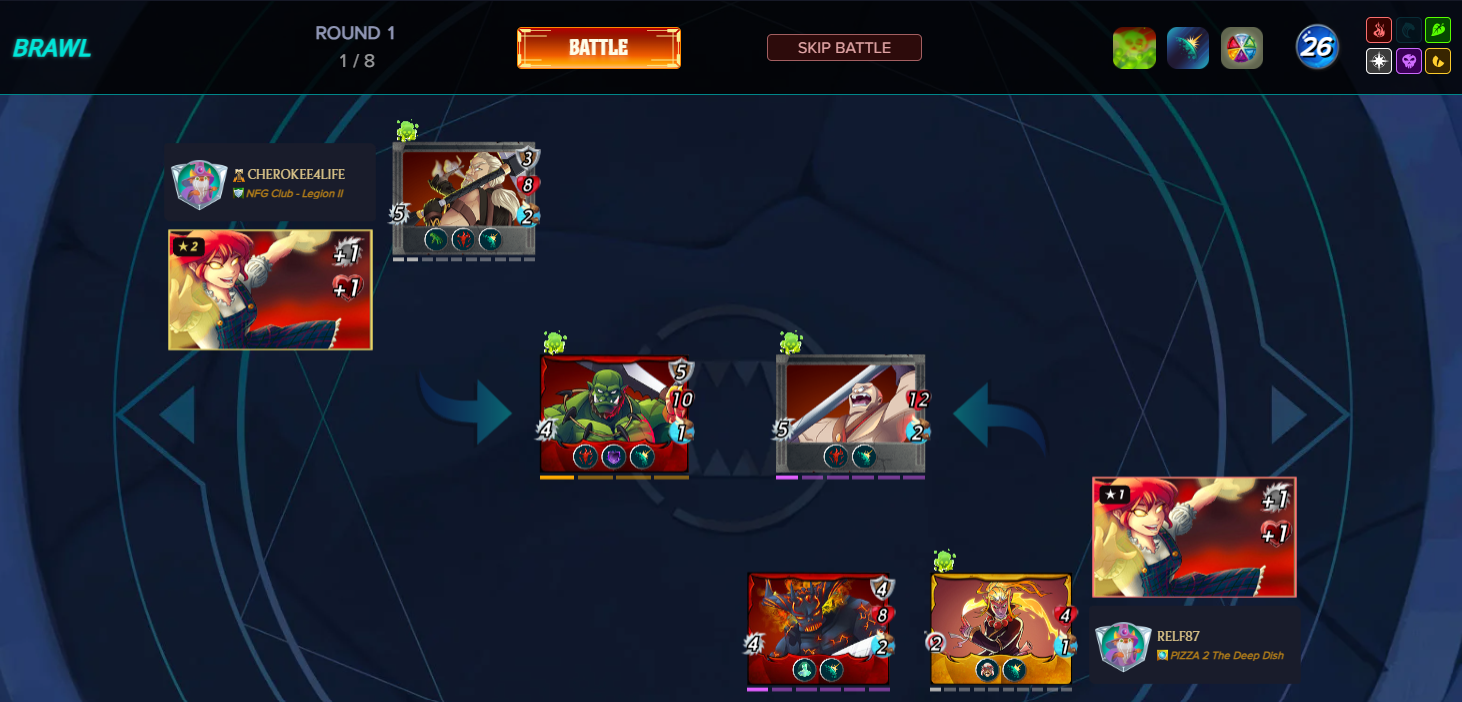Inspect RELF87's level 1 summoner card
Image resolution: width=1462 pixels, height=702 pixels.
tap(1194, 537)
